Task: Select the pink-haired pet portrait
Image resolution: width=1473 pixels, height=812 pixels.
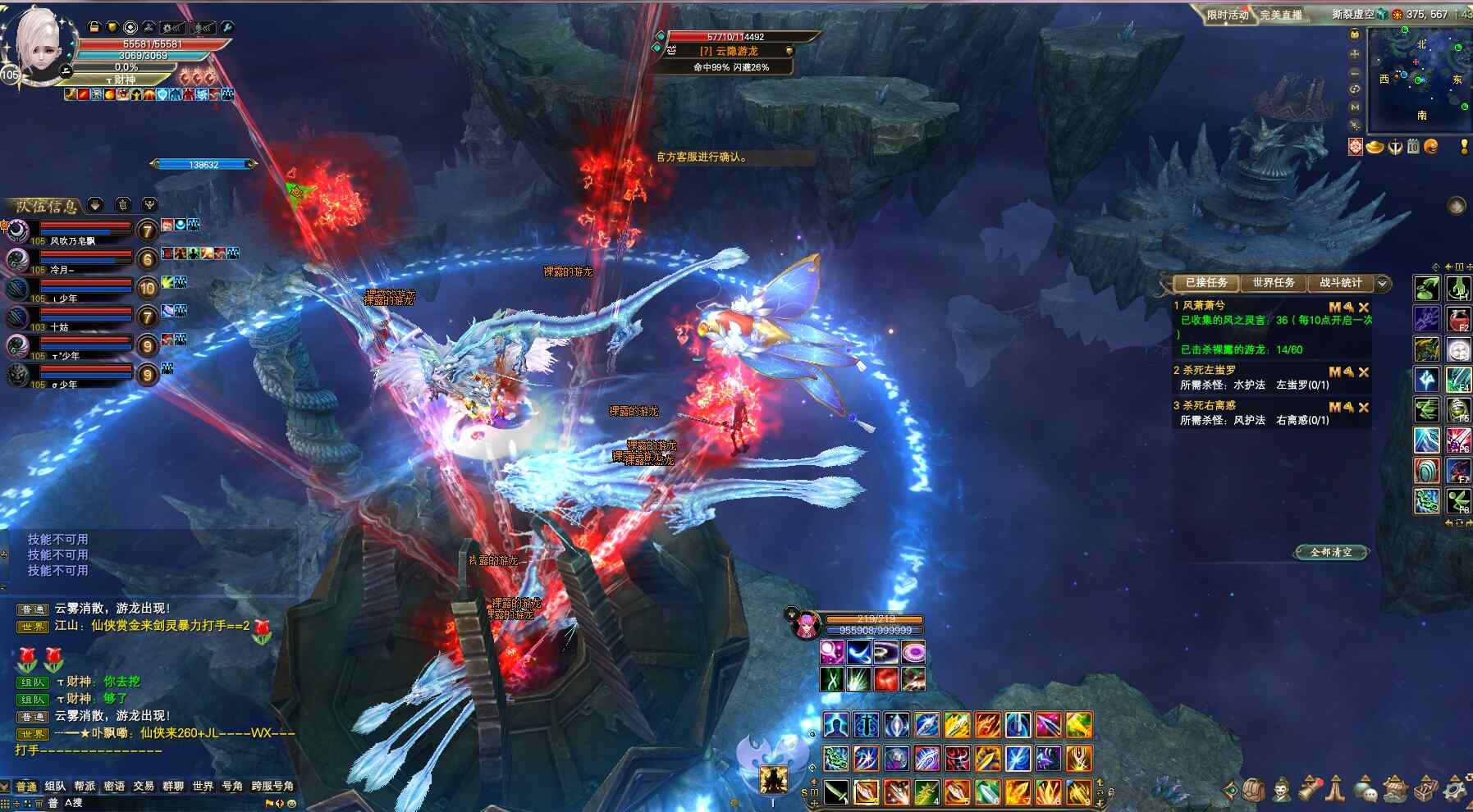Action: click(806, 627)
